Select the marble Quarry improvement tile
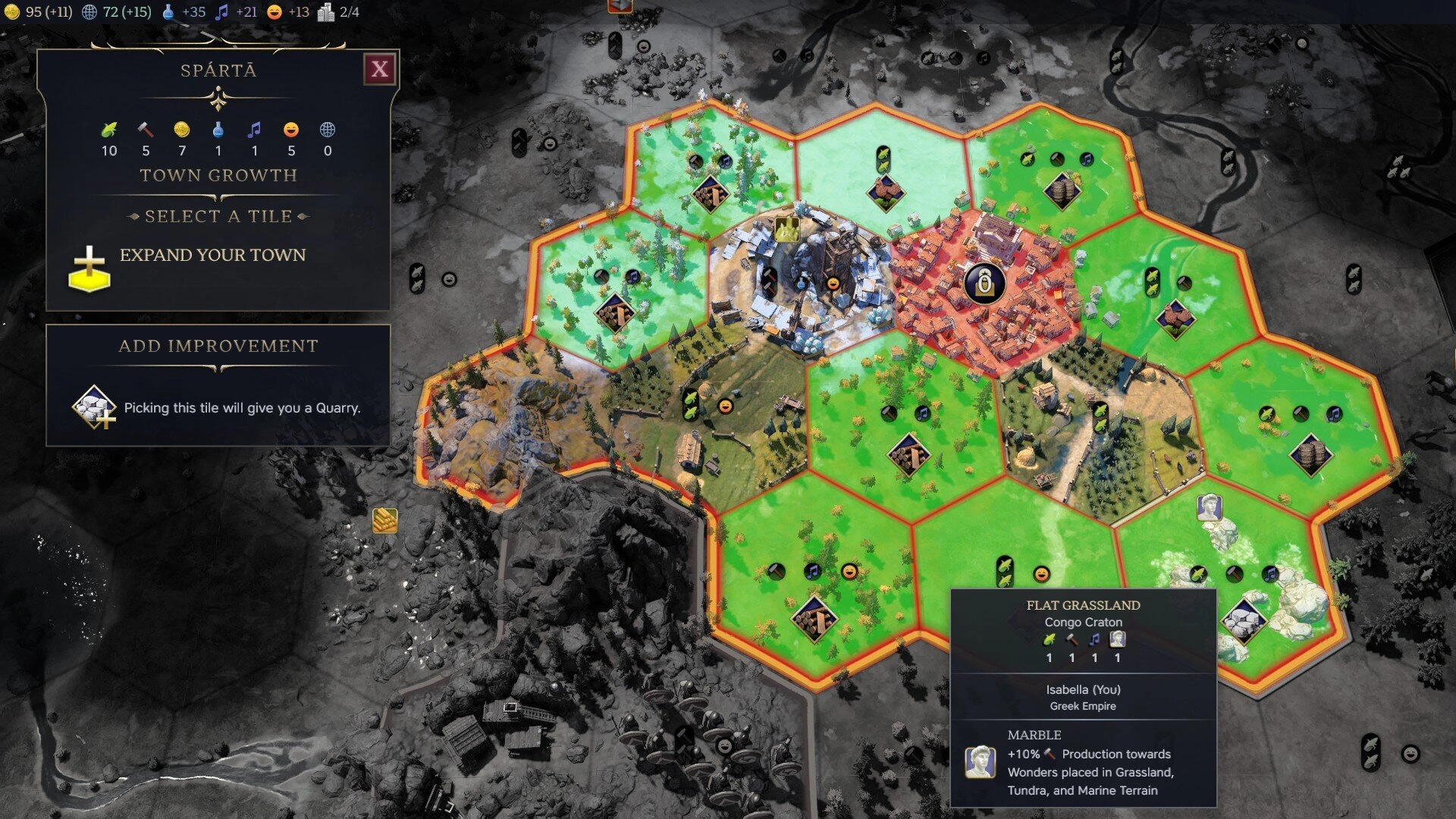The image size is (1456, 819). point(1243,618)
